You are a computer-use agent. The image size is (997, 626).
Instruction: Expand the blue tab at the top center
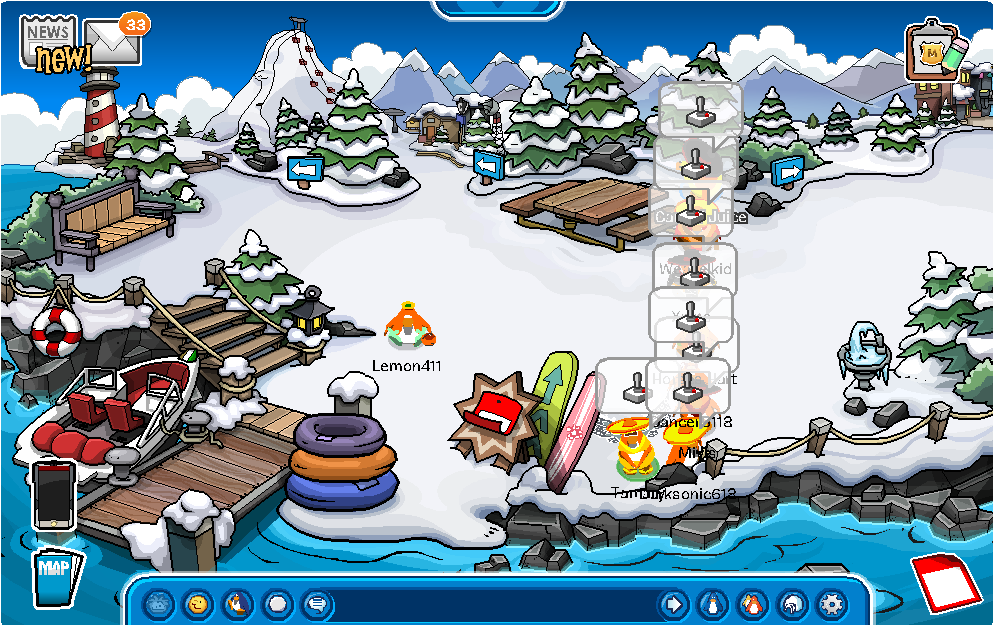(497, 8)
